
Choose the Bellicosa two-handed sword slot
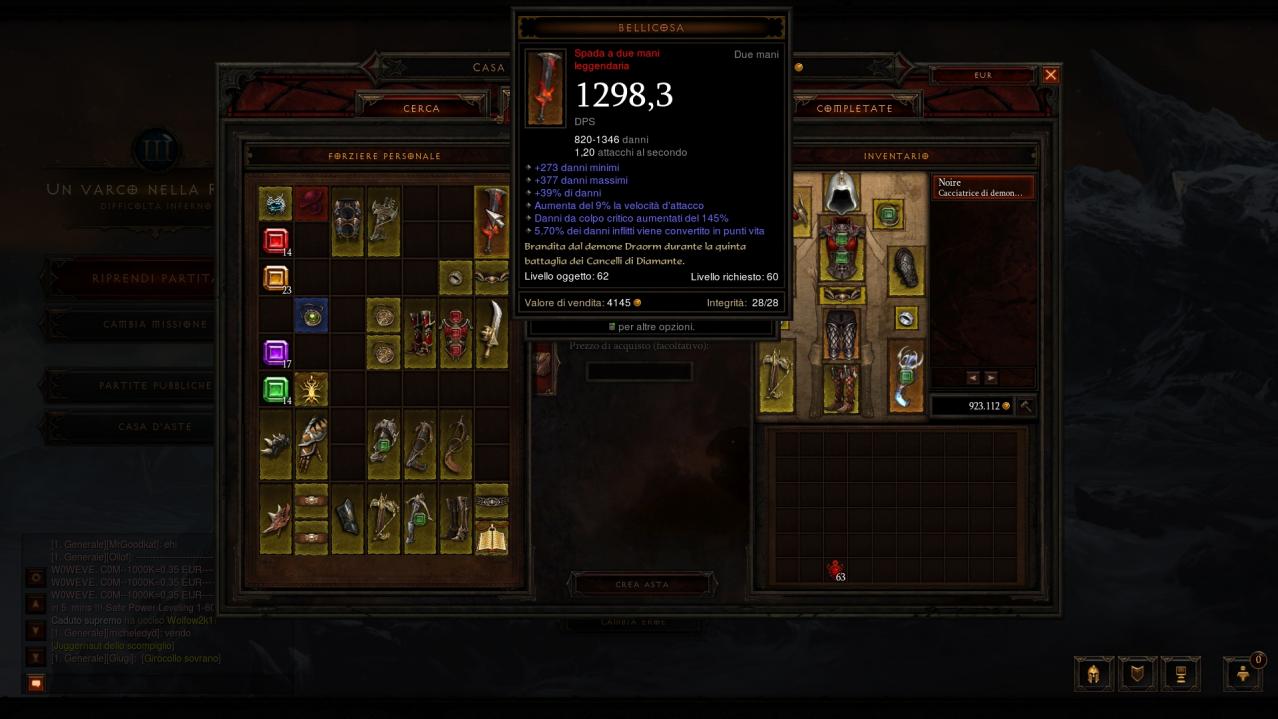491,221
